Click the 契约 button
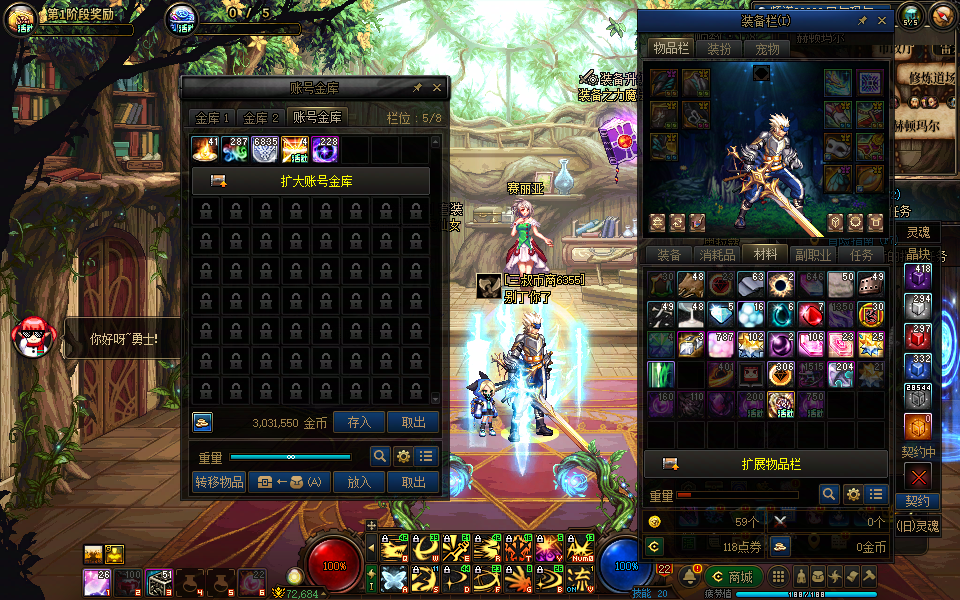 click(x=918, y=501)
